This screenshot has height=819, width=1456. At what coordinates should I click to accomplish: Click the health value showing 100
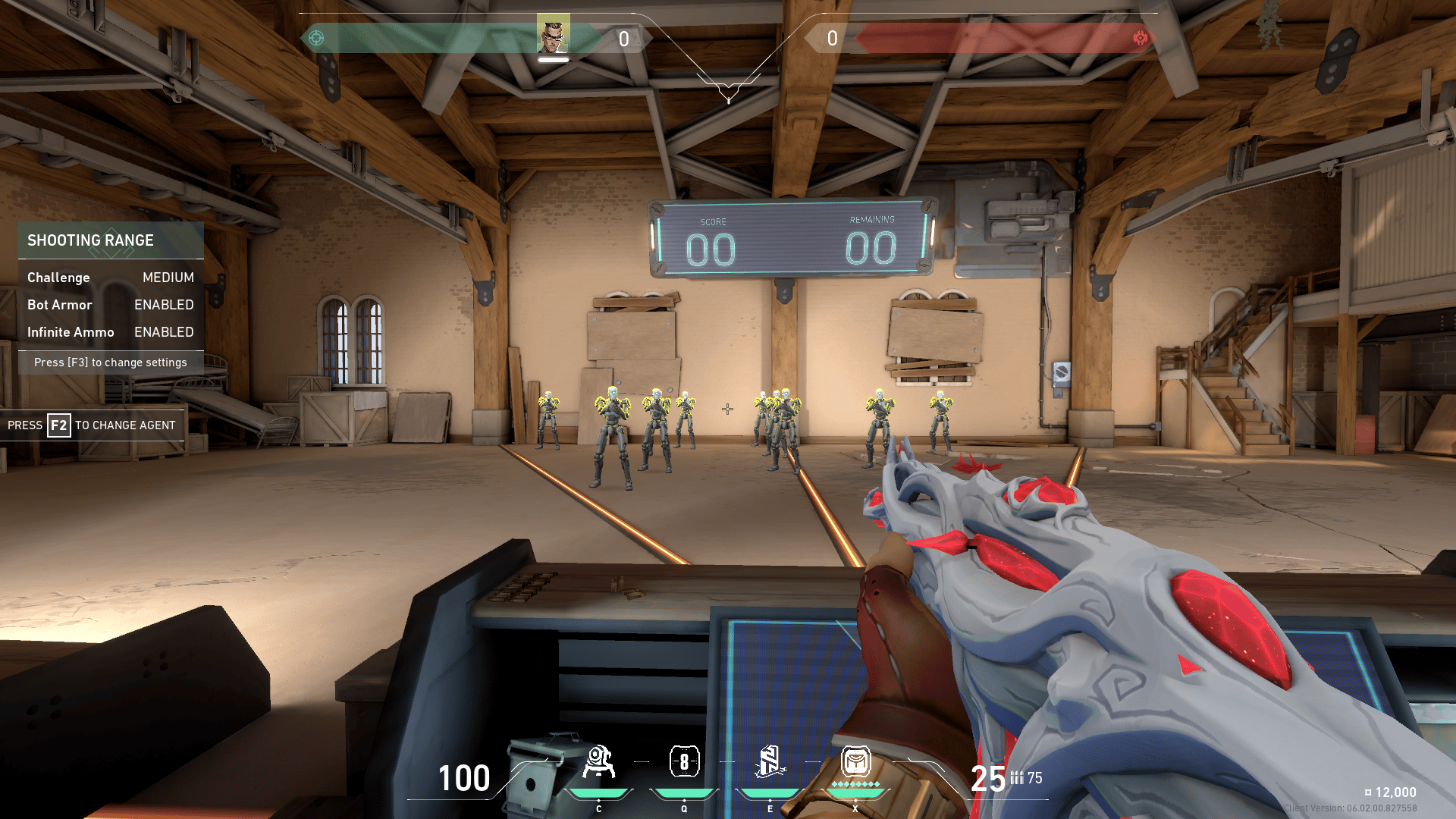(x=463, y=778)
